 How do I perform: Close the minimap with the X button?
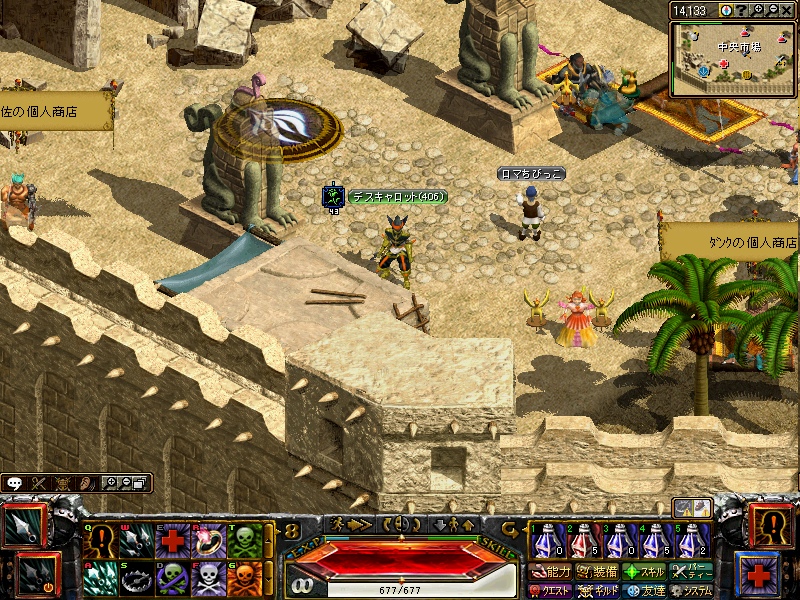click(789, 10)
